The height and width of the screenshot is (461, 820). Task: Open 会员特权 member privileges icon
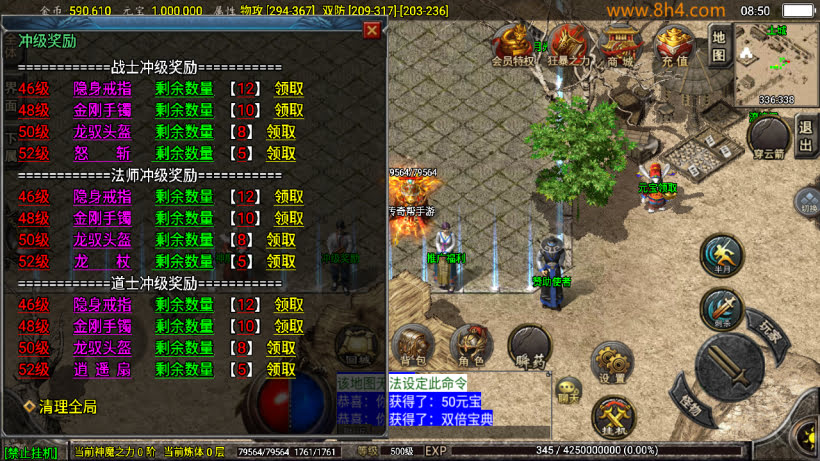[514, 45]
